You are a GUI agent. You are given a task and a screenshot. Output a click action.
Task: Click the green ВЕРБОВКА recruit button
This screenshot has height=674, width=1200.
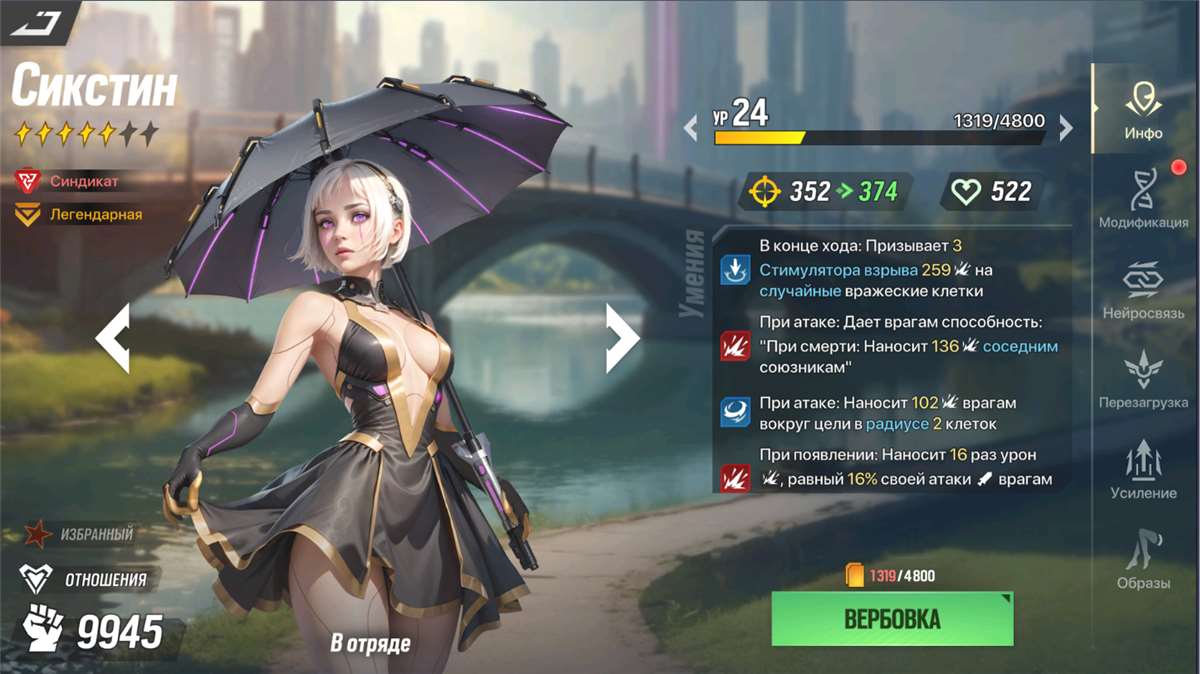[892, 619]
